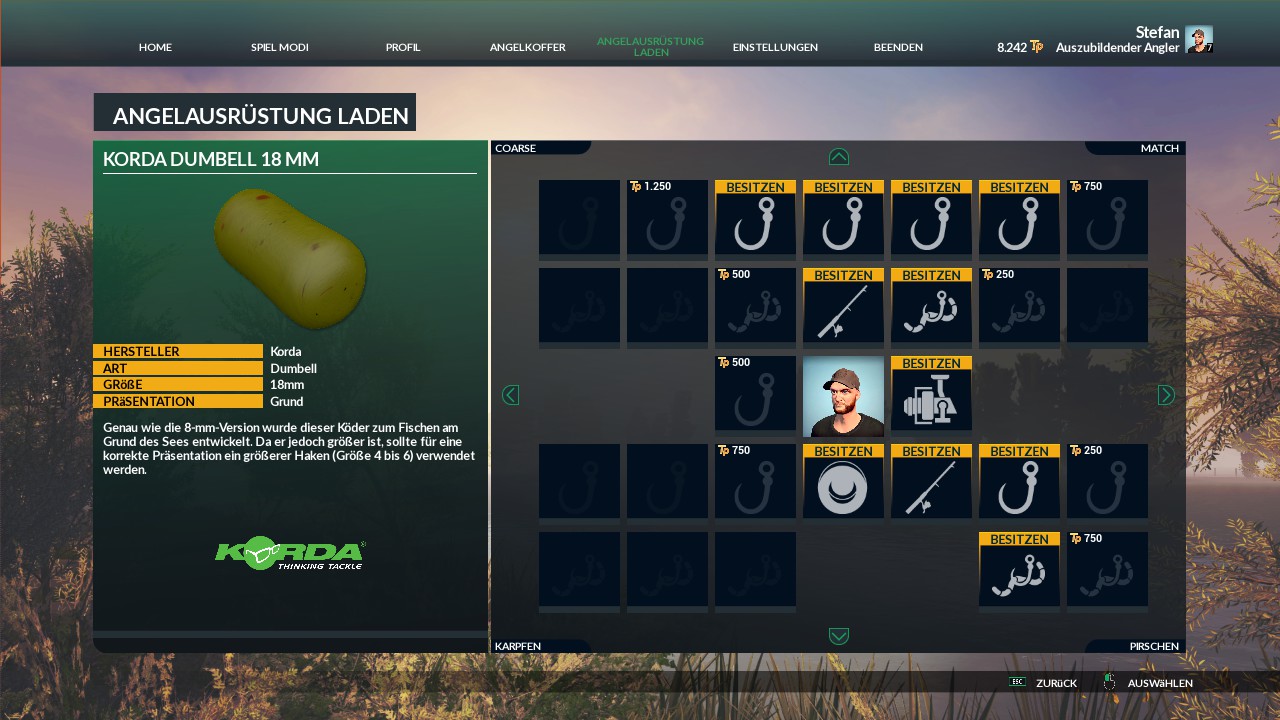Screen dimensions: 1280x720
Task: Click Stefan's profile avatar
Action: (x=1198, y=39)
